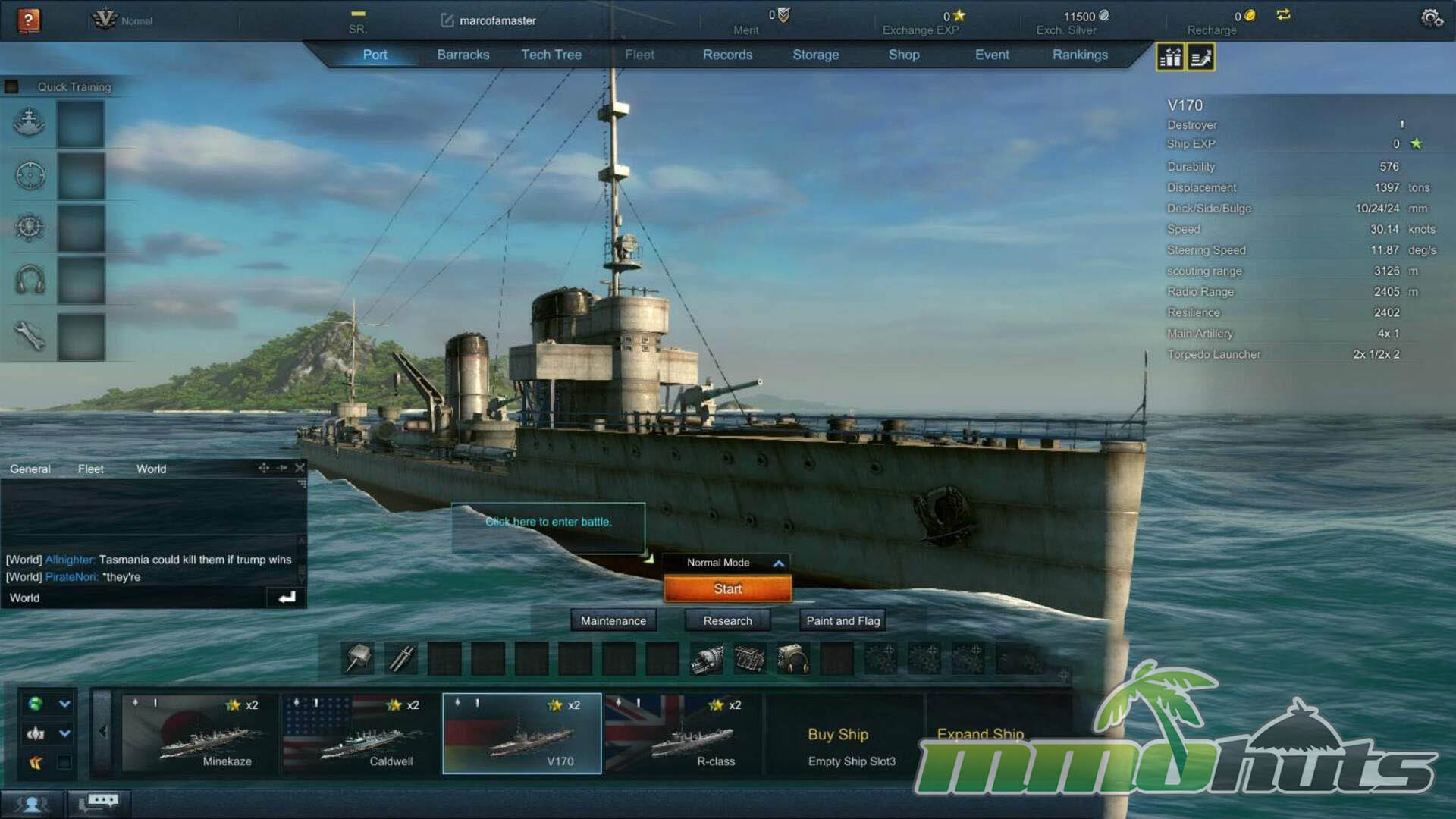Show the Event tab
This screenshot has width=1456, height=819.
(992, 55)
